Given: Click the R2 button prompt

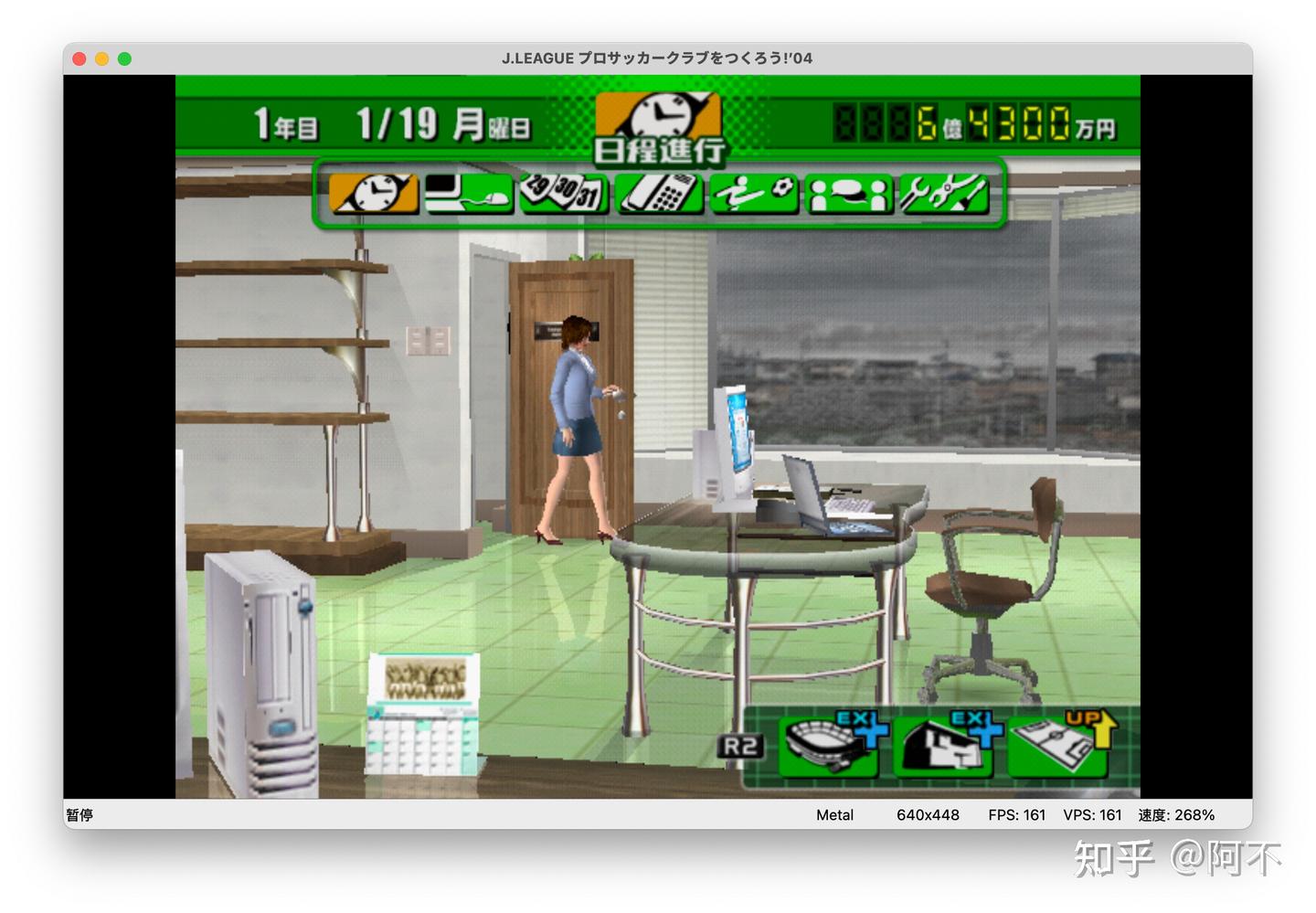Looking at the screenshot, I should [x=741, y=746].
